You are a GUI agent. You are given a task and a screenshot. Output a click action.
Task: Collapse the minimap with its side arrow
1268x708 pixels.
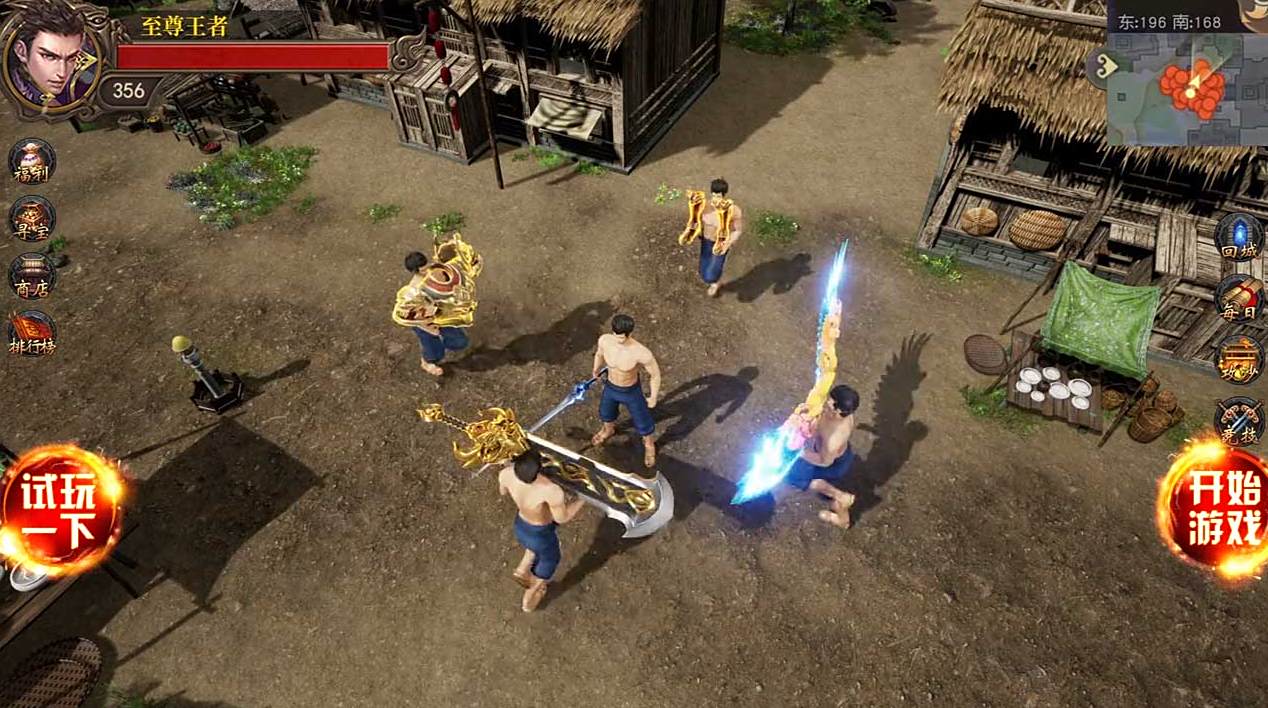[x=1101, y=68]
